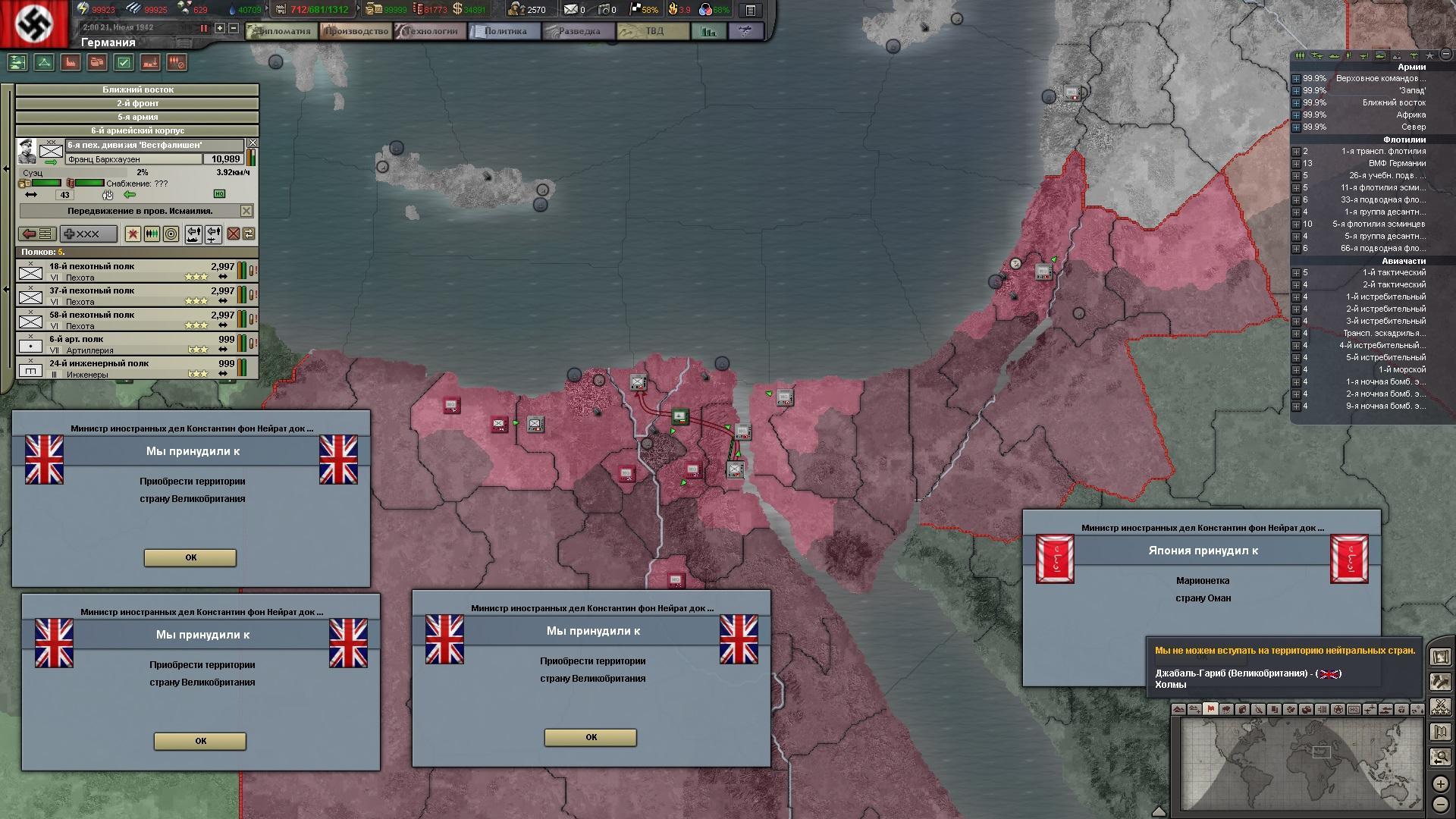
Task: Select the 18-й пехотный полк row
Action: coord(129,271)
